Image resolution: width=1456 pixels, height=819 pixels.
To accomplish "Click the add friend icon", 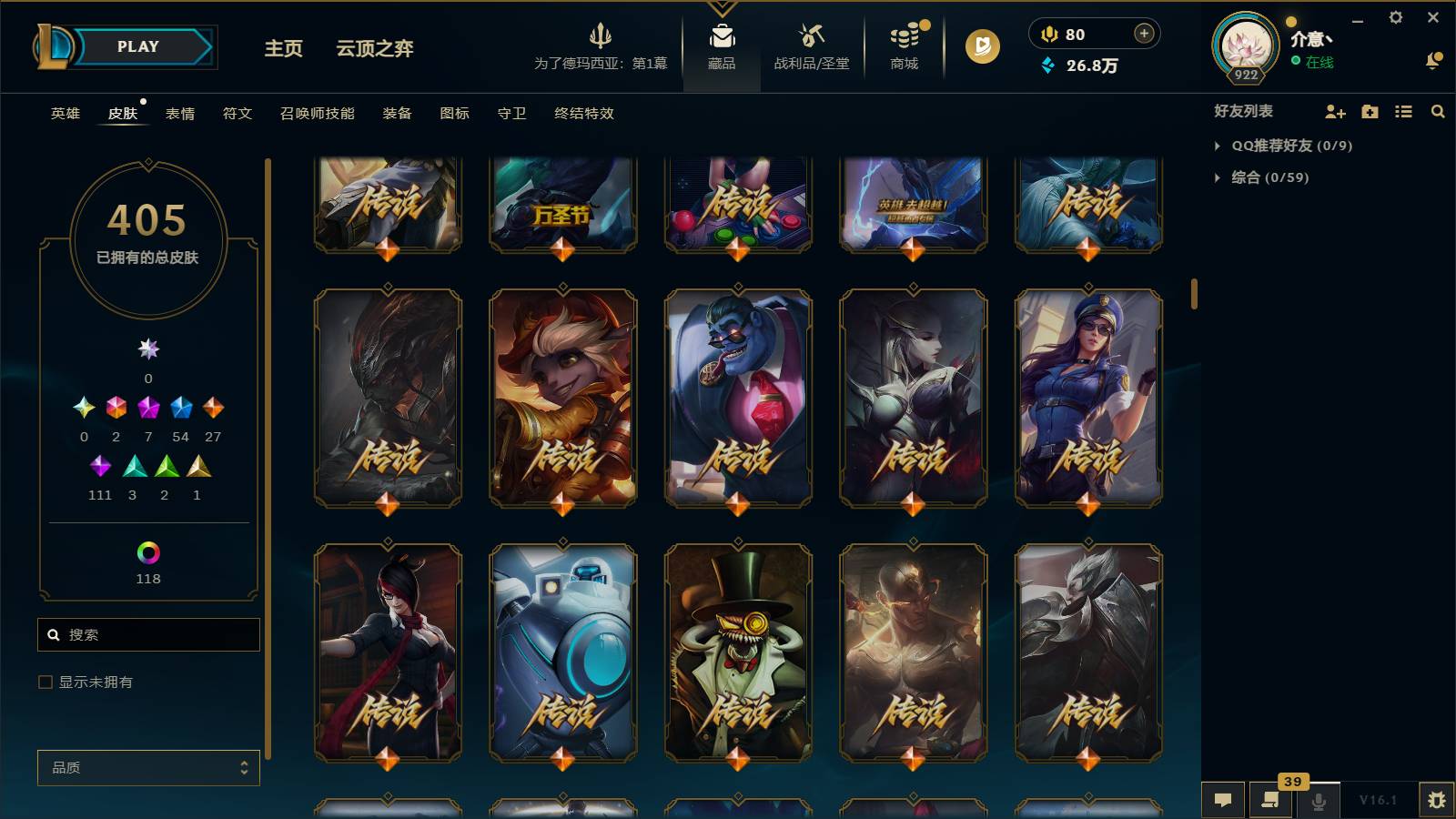I will 1334,112.
